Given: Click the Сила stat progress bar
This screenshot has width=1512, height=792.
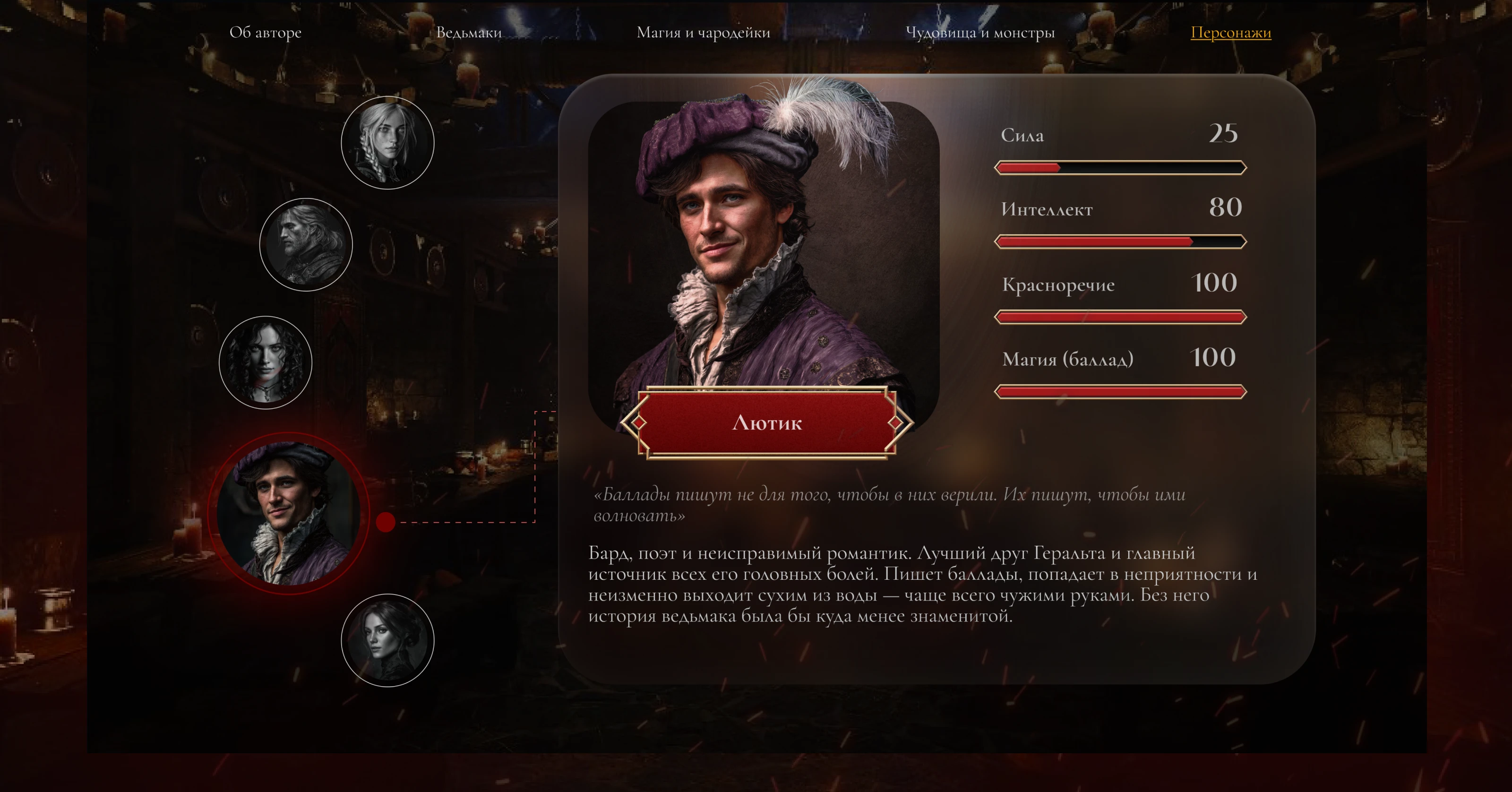Looking at the screenshot, I should pos(1120,167).
